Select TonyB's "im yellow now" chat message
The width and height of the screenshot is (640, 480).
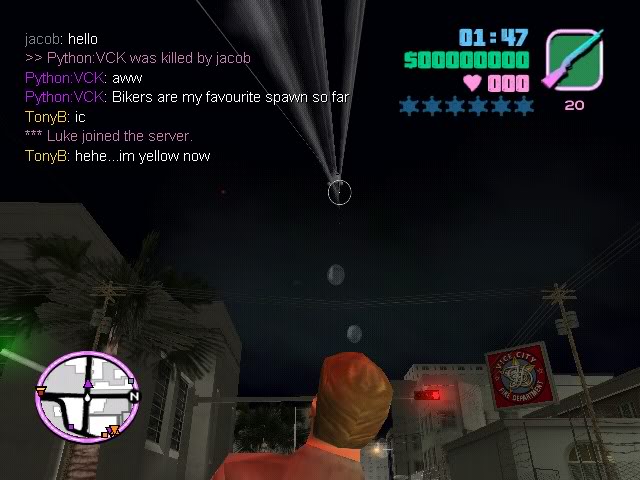pos(118,156)
